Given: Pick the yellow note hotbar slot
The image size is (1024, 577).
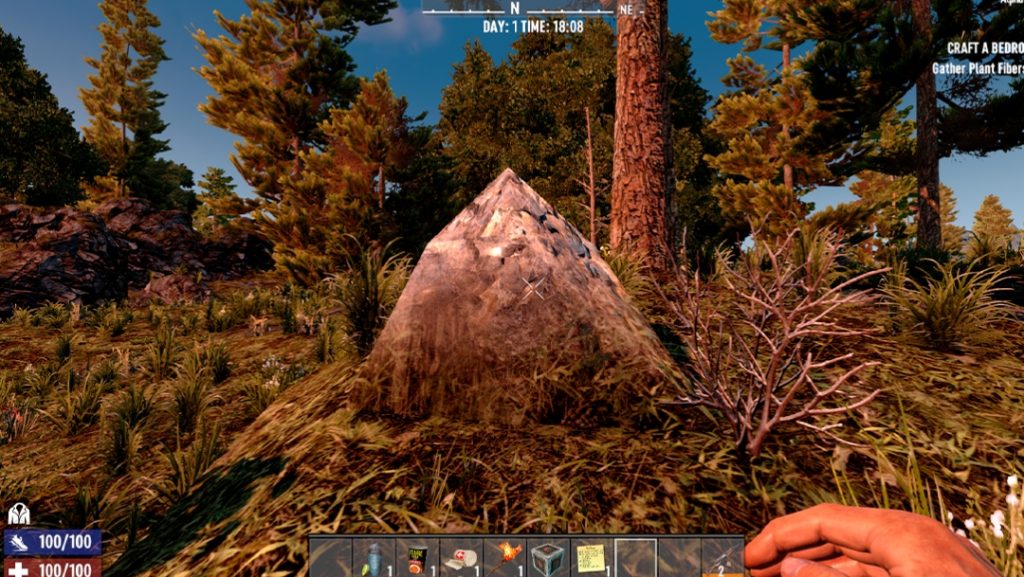Looking at the screenshot, I should tap(592, 558).
